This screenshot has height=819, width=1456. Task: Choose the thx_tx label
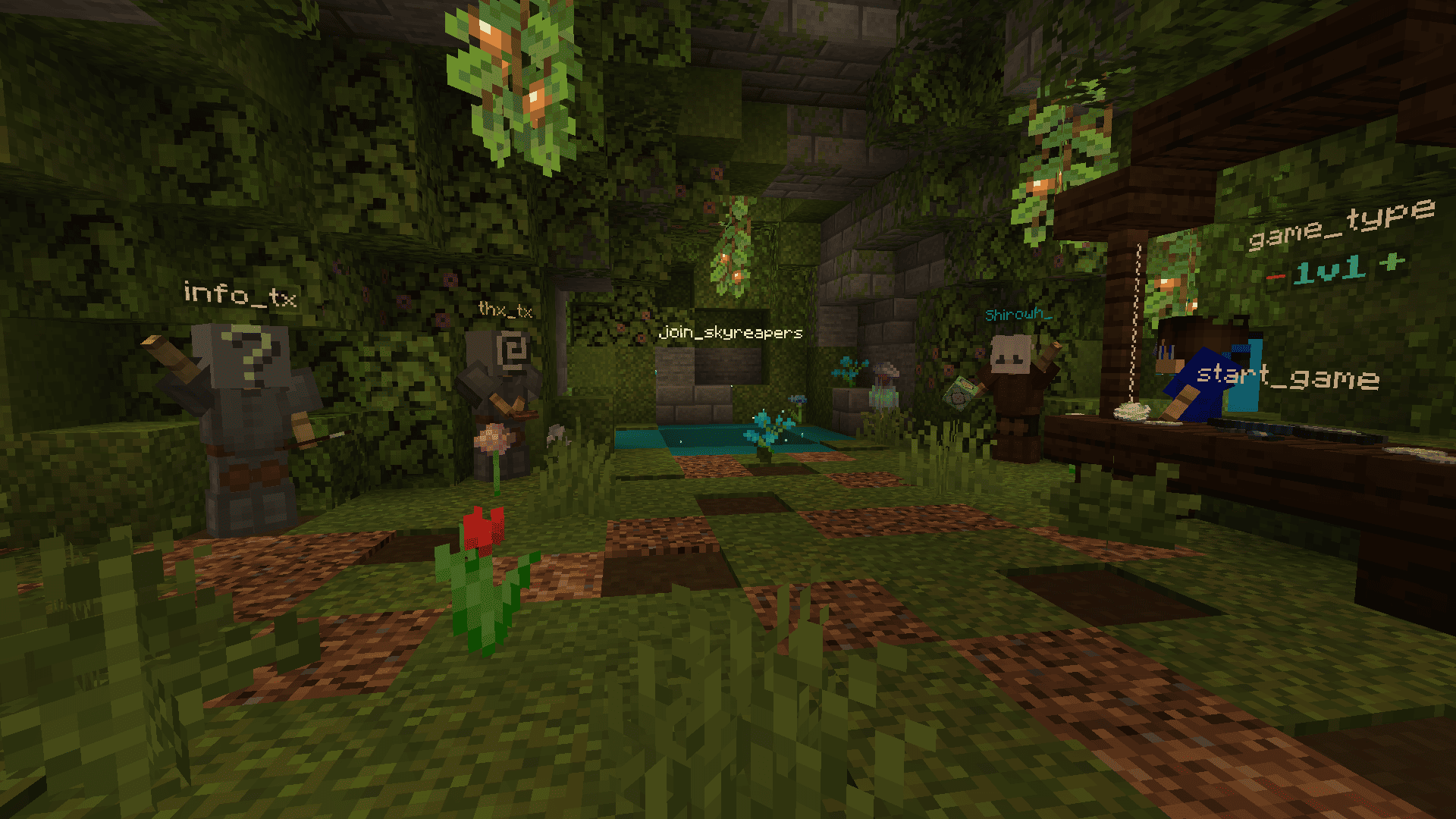pyautogui.click(x=505, y=309)
